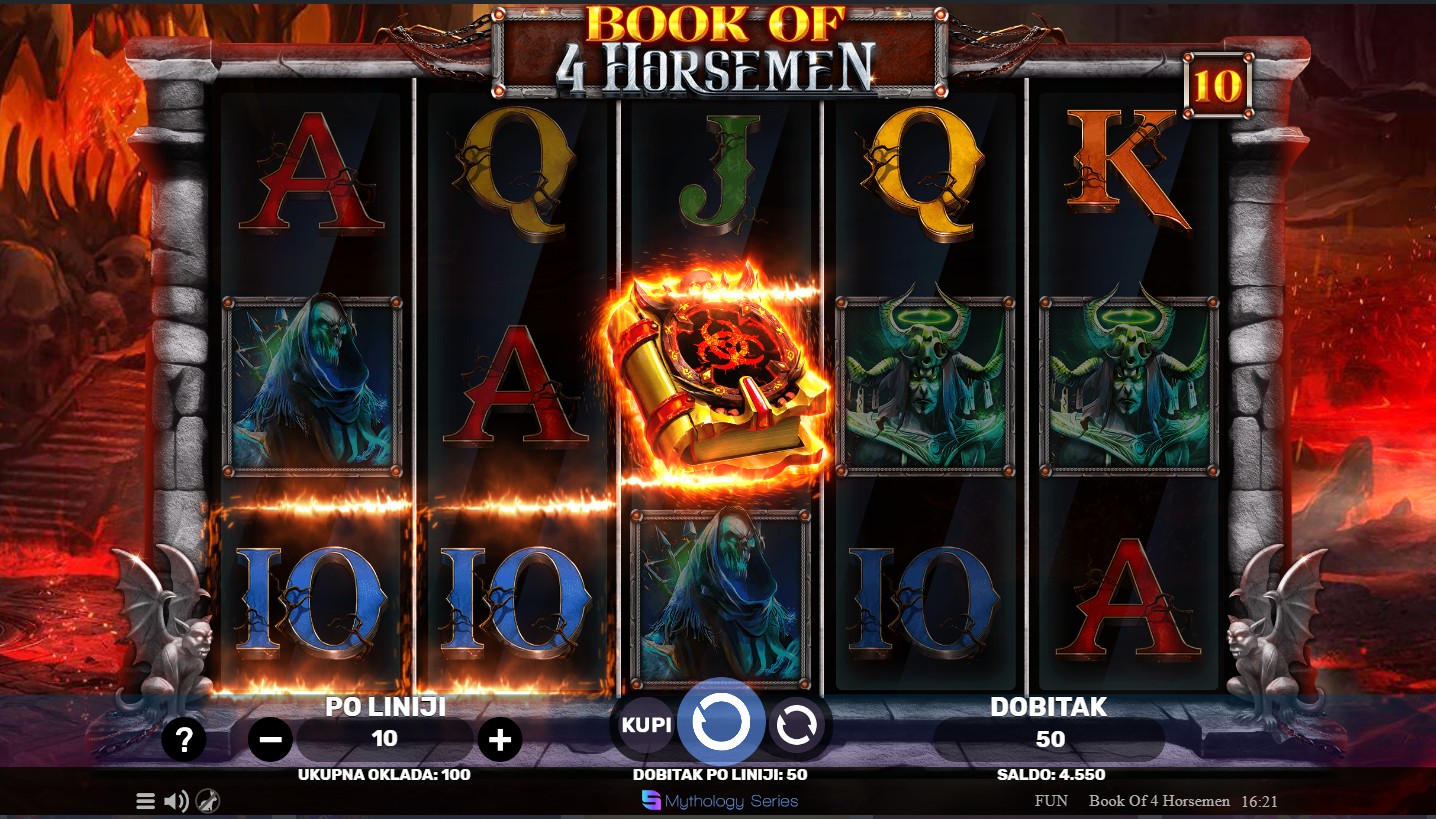1436x819 pixels.
Task: Toggle sound with the speaker icon
Action: (176, 801)
